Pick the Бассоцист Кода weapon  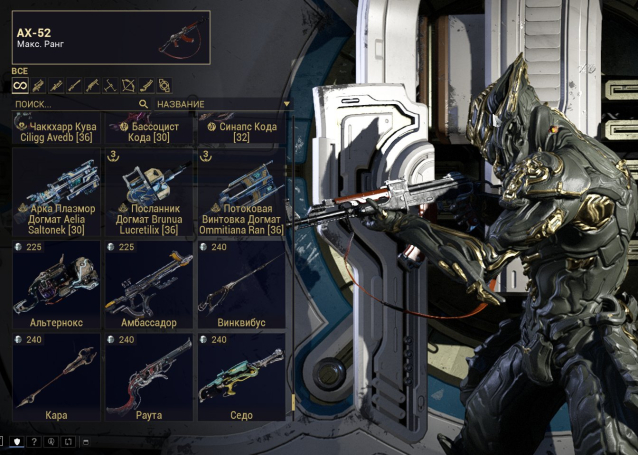[x=148, y=131]
